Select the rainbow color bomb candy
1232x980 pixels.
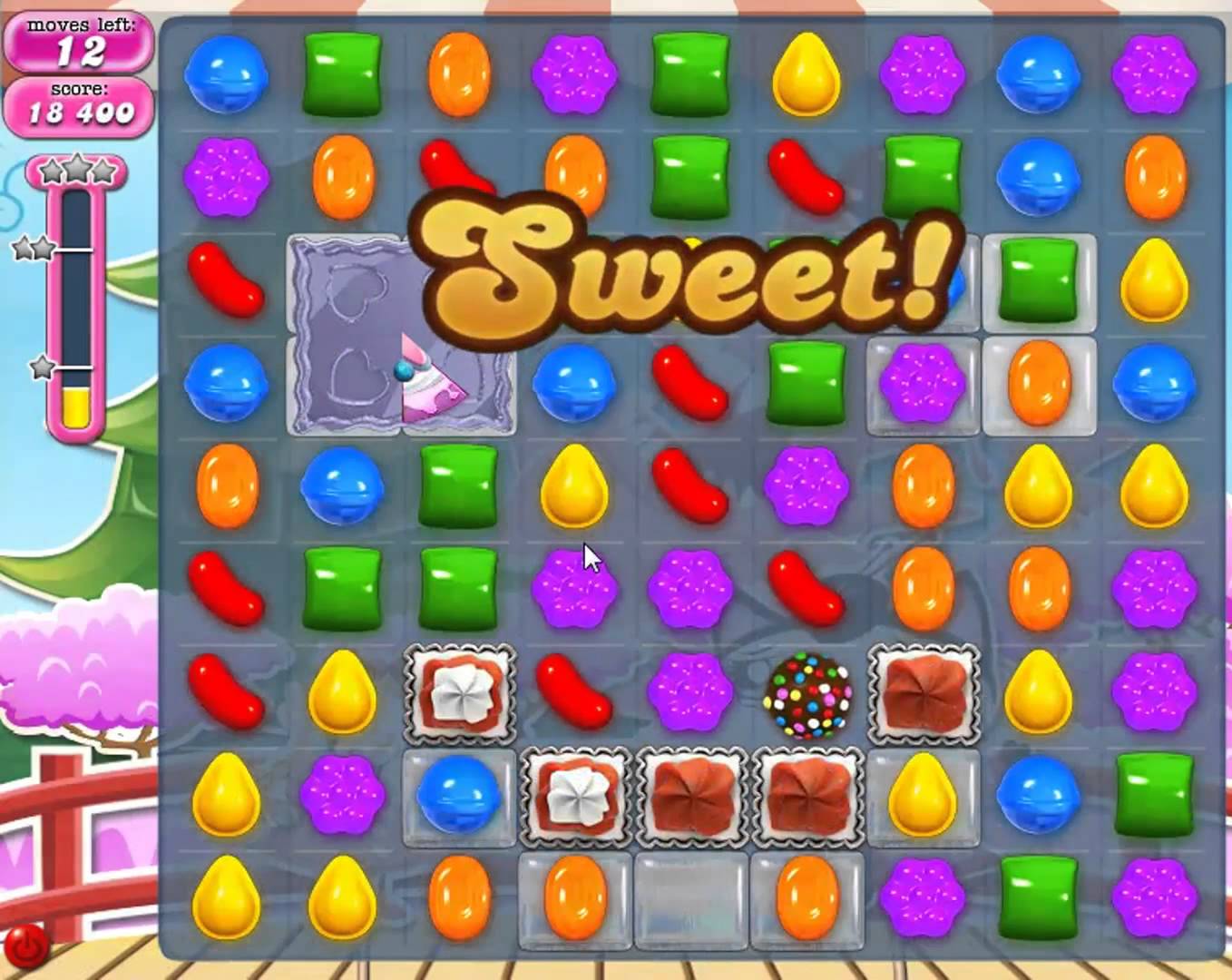[x=807, y=697]
